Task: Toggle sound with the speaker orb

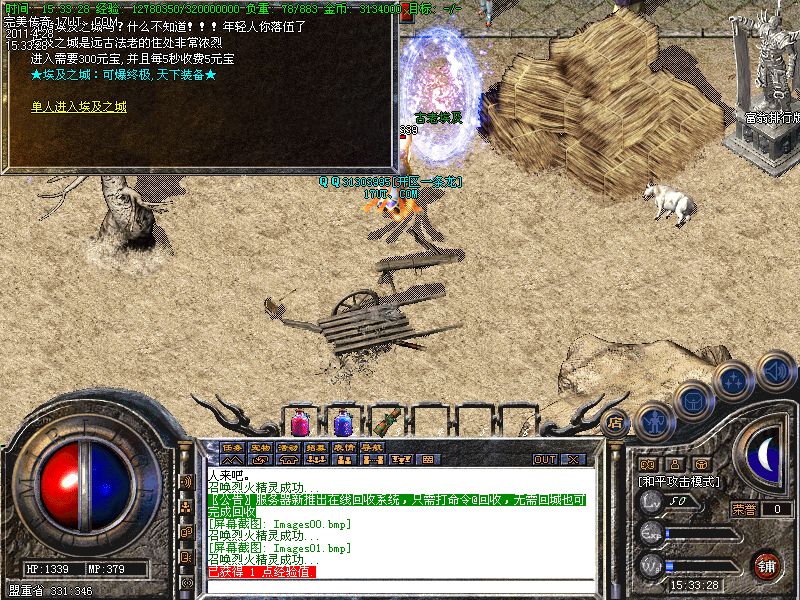Action: point(775,371)
